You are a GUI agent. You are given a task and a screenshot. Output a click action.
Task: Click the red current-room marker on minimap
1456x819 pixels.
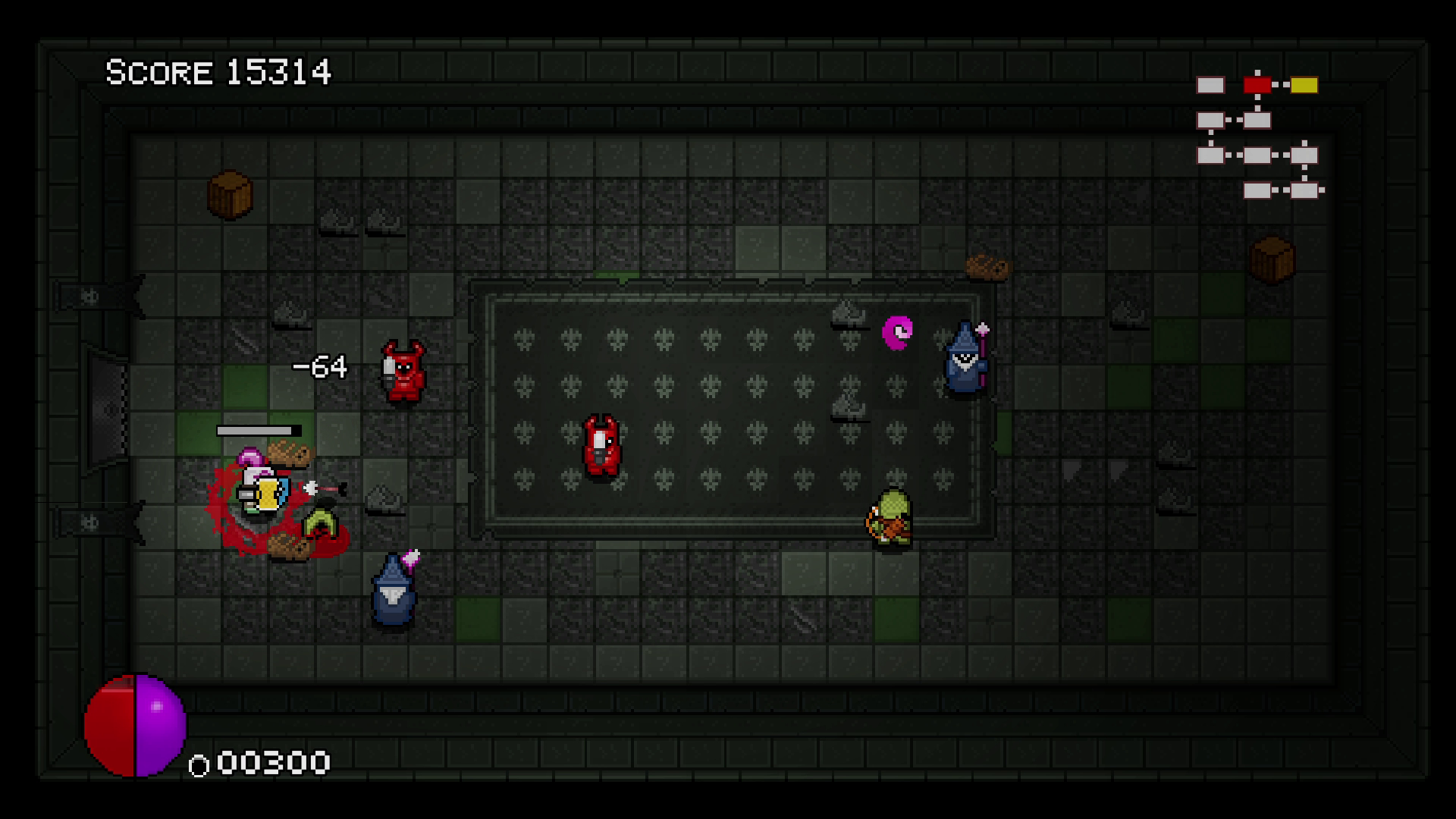pyautogui.click(x=1257, y=85)
